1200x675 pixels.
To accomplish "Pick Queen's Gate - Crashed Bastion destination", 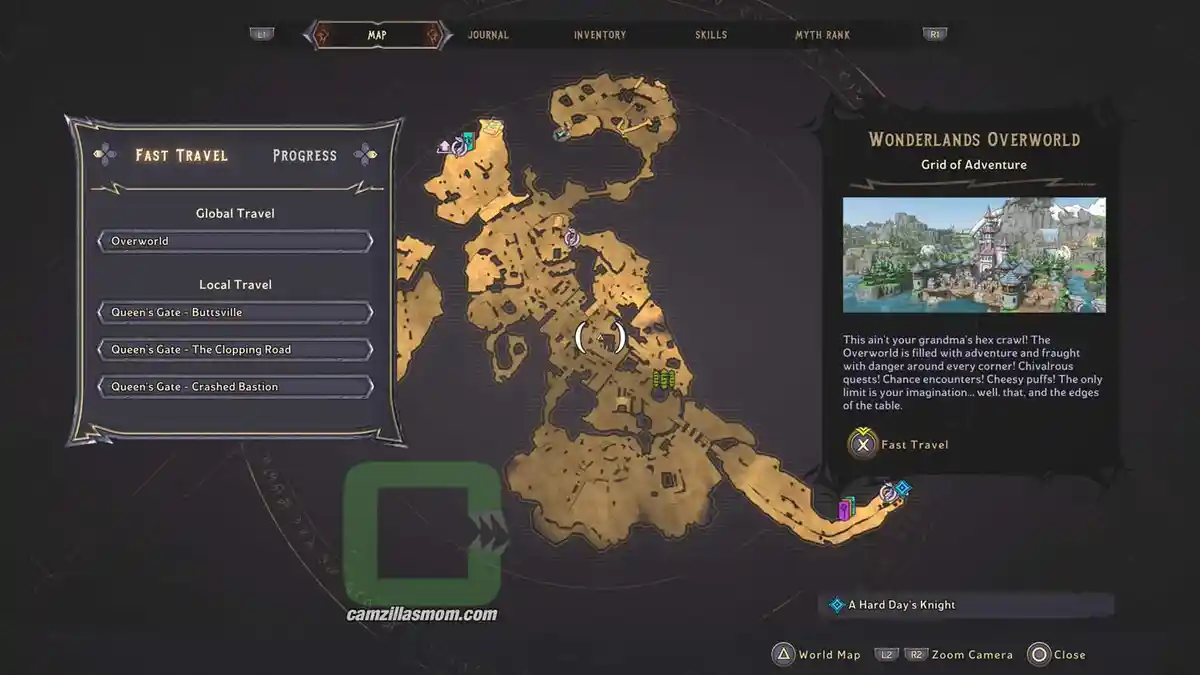I will coord(235,386).
